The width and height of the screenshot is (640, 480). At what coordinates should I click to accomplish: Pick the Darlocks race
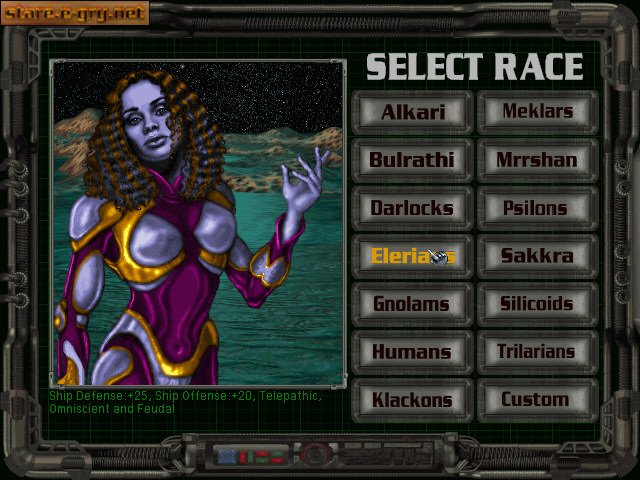(411, 208)
